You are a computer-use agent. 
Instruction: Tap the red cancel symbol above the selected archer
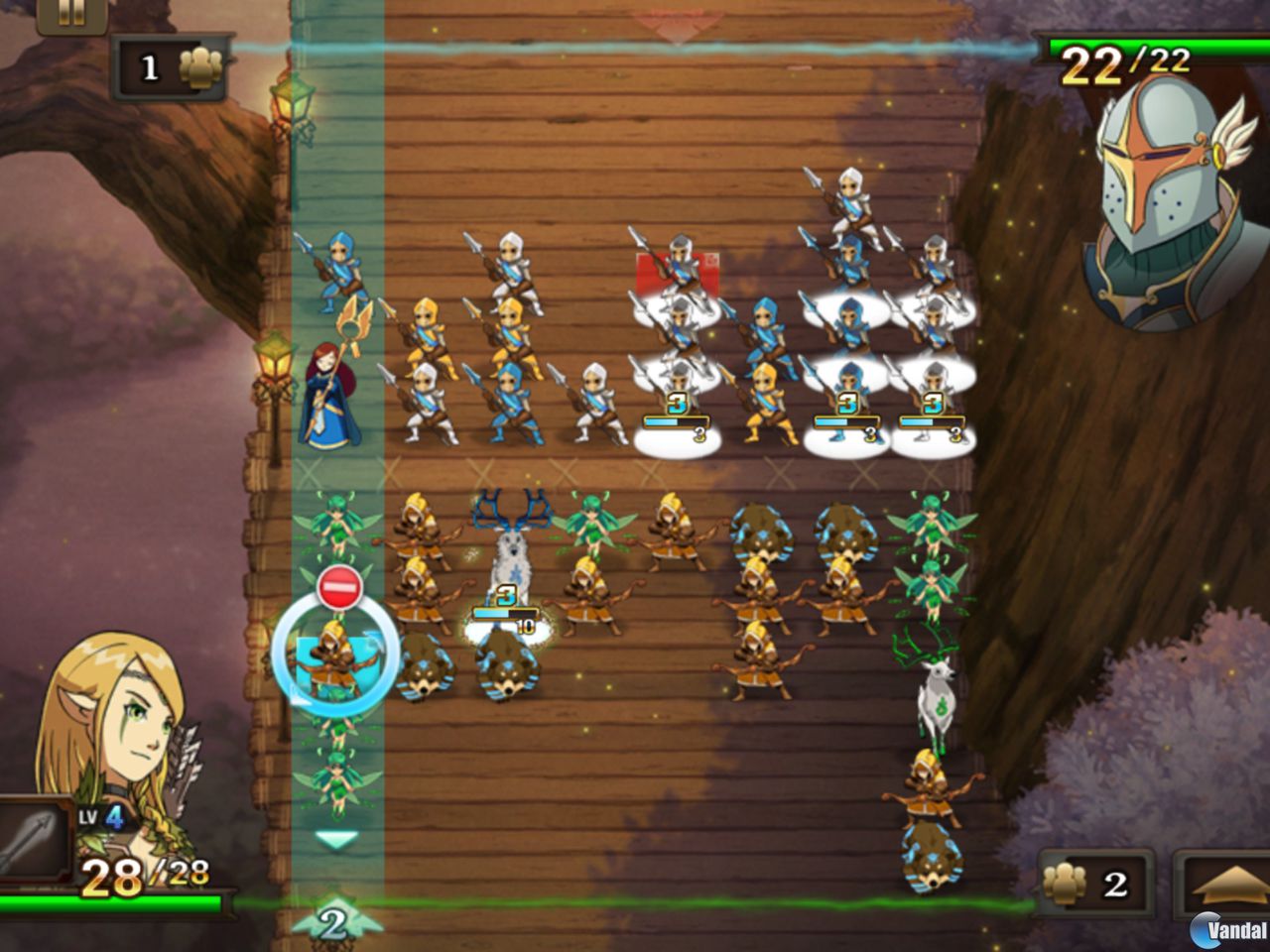pos(338,584)
